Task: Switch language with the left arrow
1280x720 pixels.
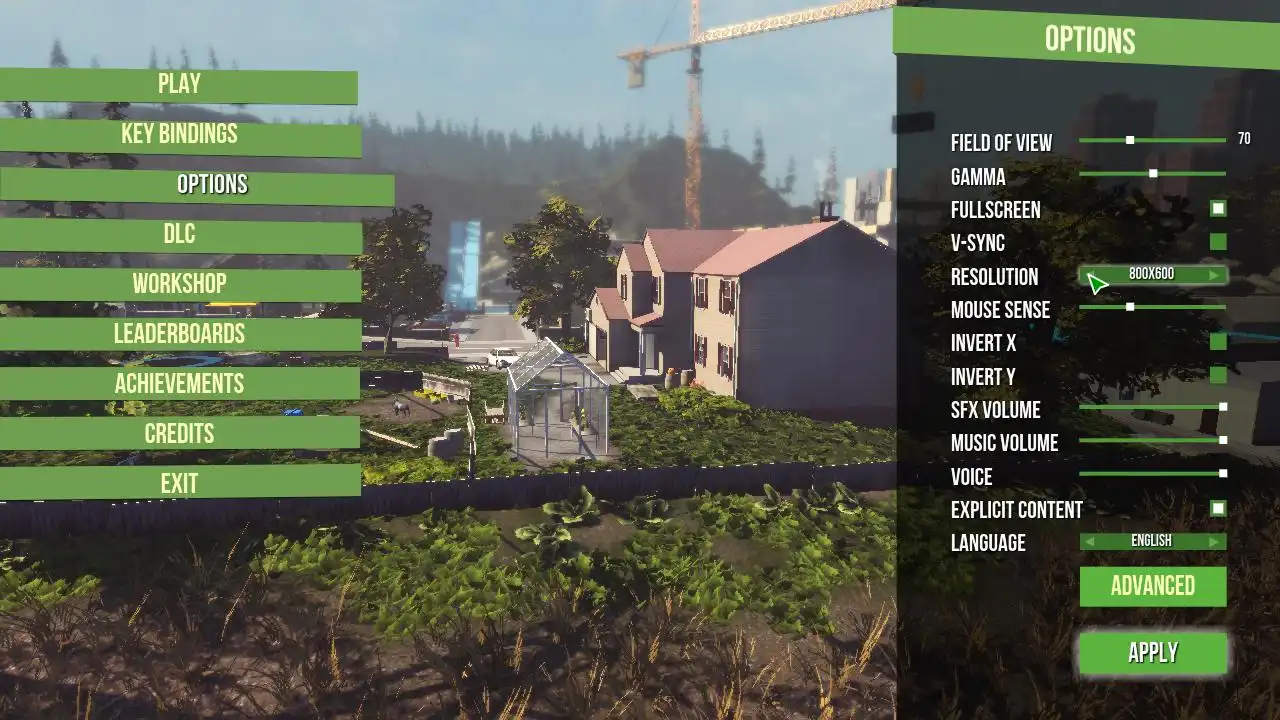Action: click(1090, 542)
